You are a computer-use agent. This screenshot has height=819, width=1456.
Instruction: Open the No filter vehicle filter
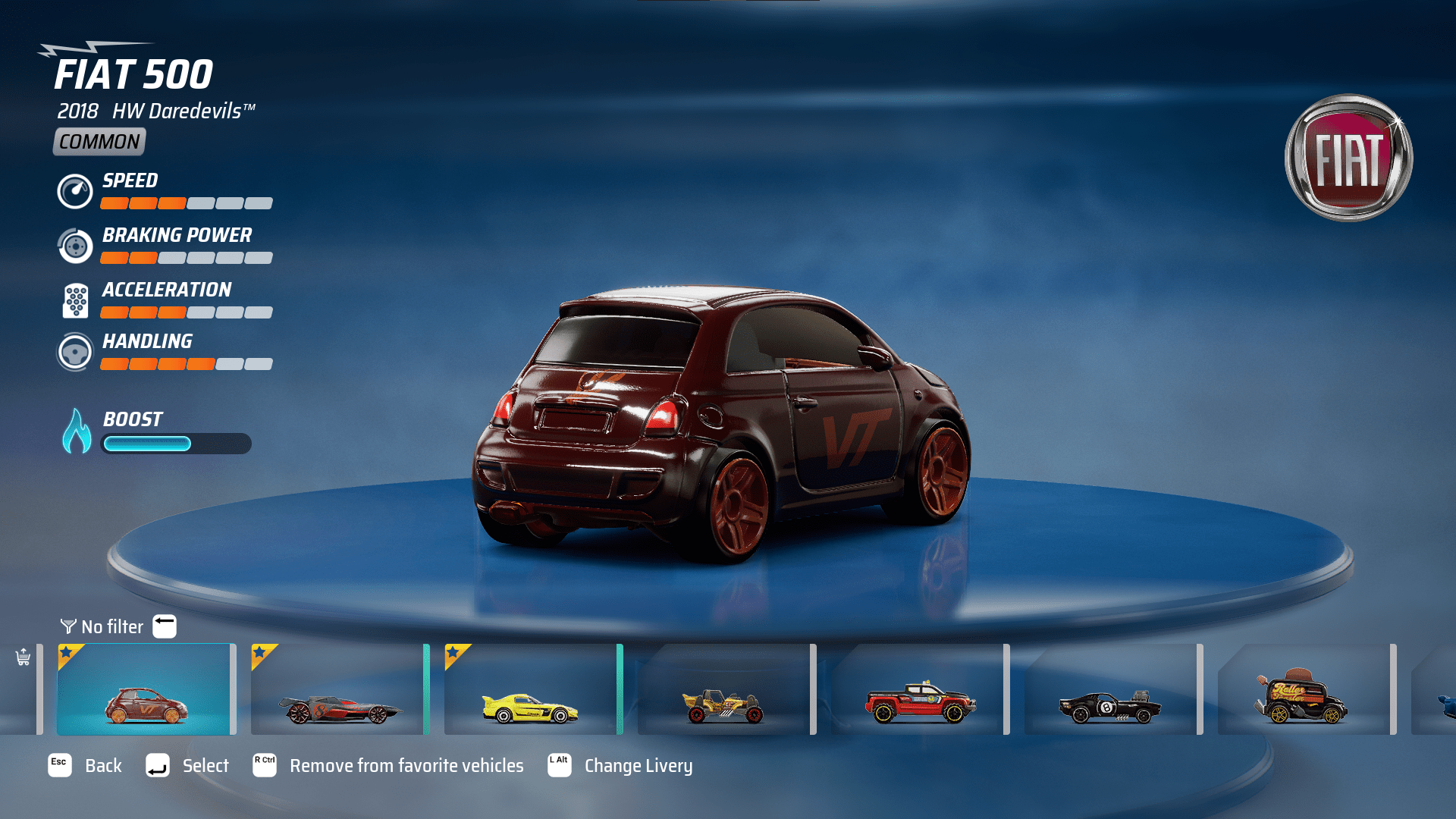coord(112,627)
